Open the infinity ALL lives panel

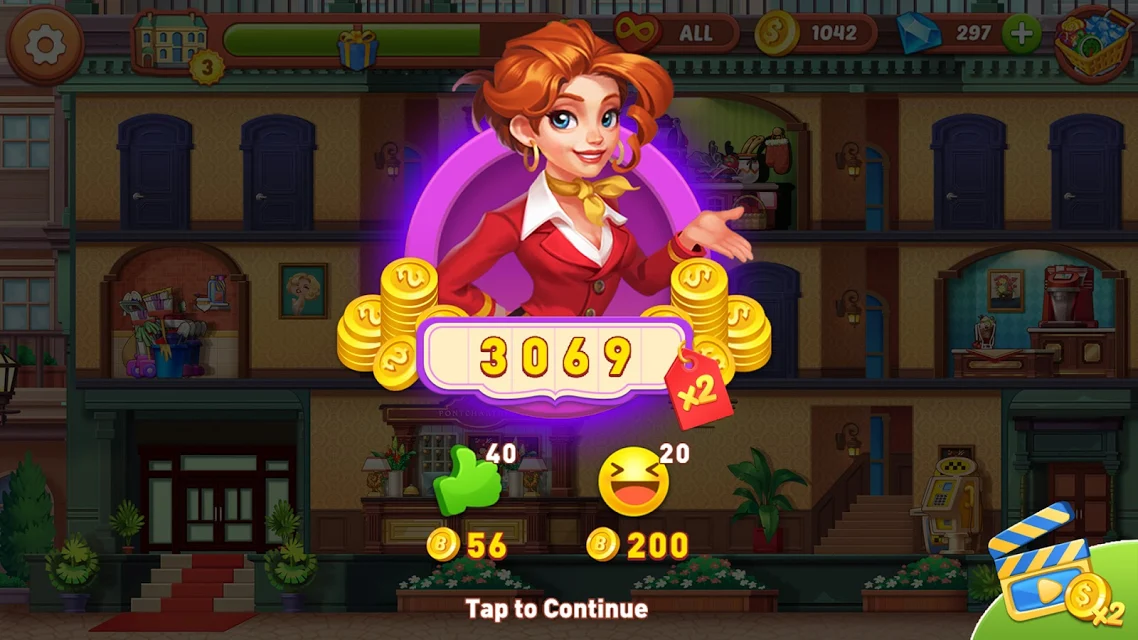click(x=676, y=33)
